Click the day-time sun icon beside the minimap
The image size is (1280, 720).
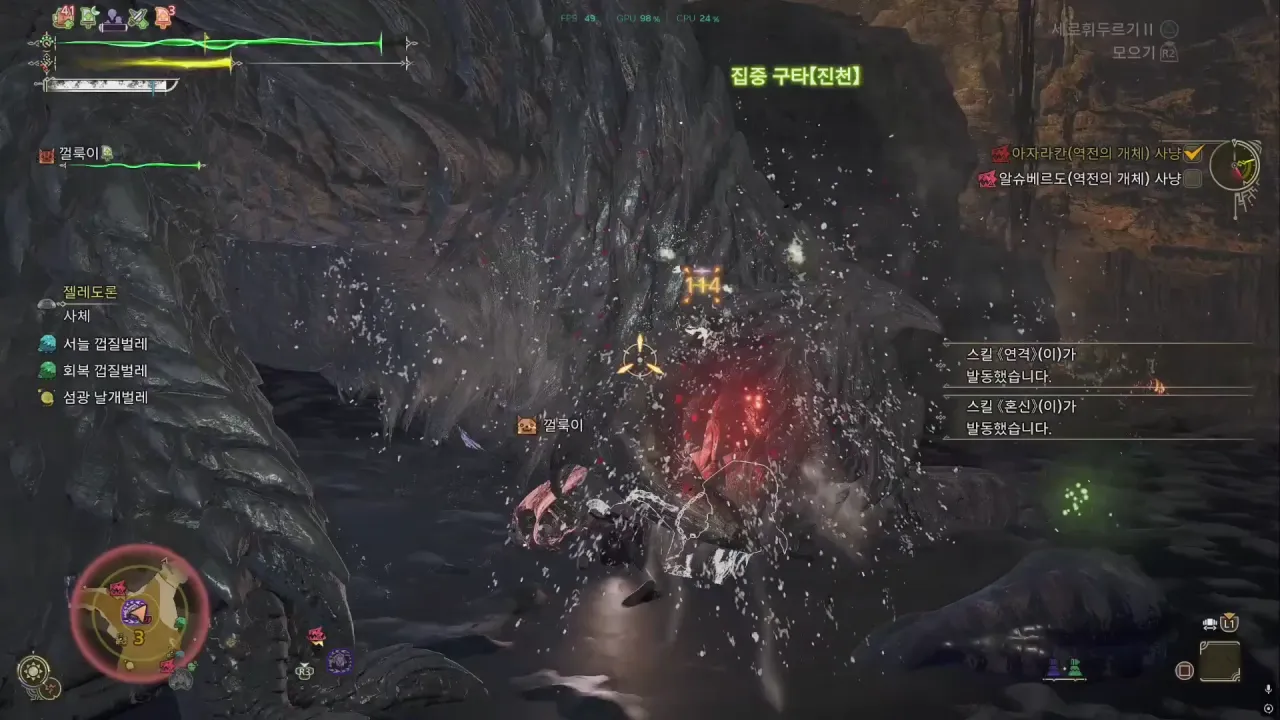34,668
